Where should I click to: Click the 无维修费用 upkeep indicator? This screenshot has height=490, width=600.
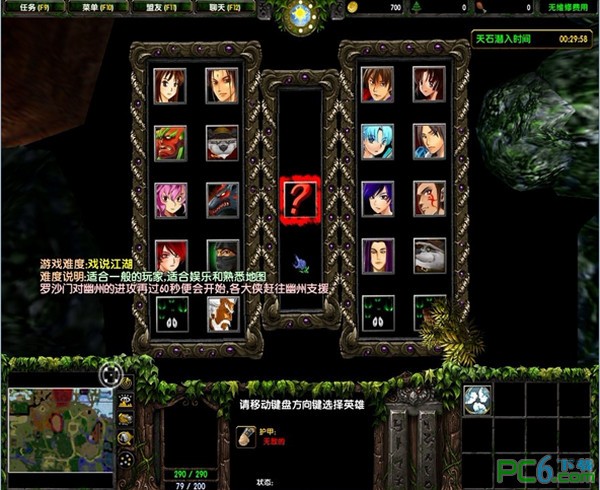(x=567, y=7)
